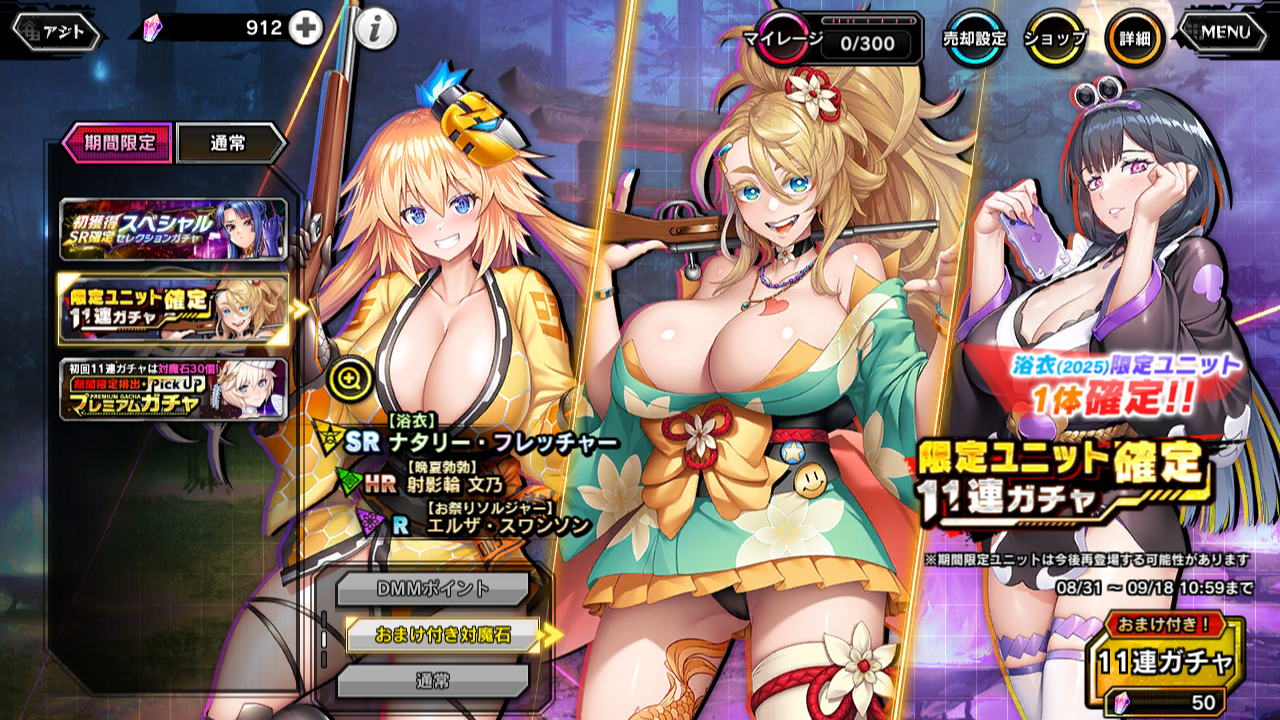Open the ショップ shop
Viewport: 1280px width, 720px height.
tap(1054, 39)
